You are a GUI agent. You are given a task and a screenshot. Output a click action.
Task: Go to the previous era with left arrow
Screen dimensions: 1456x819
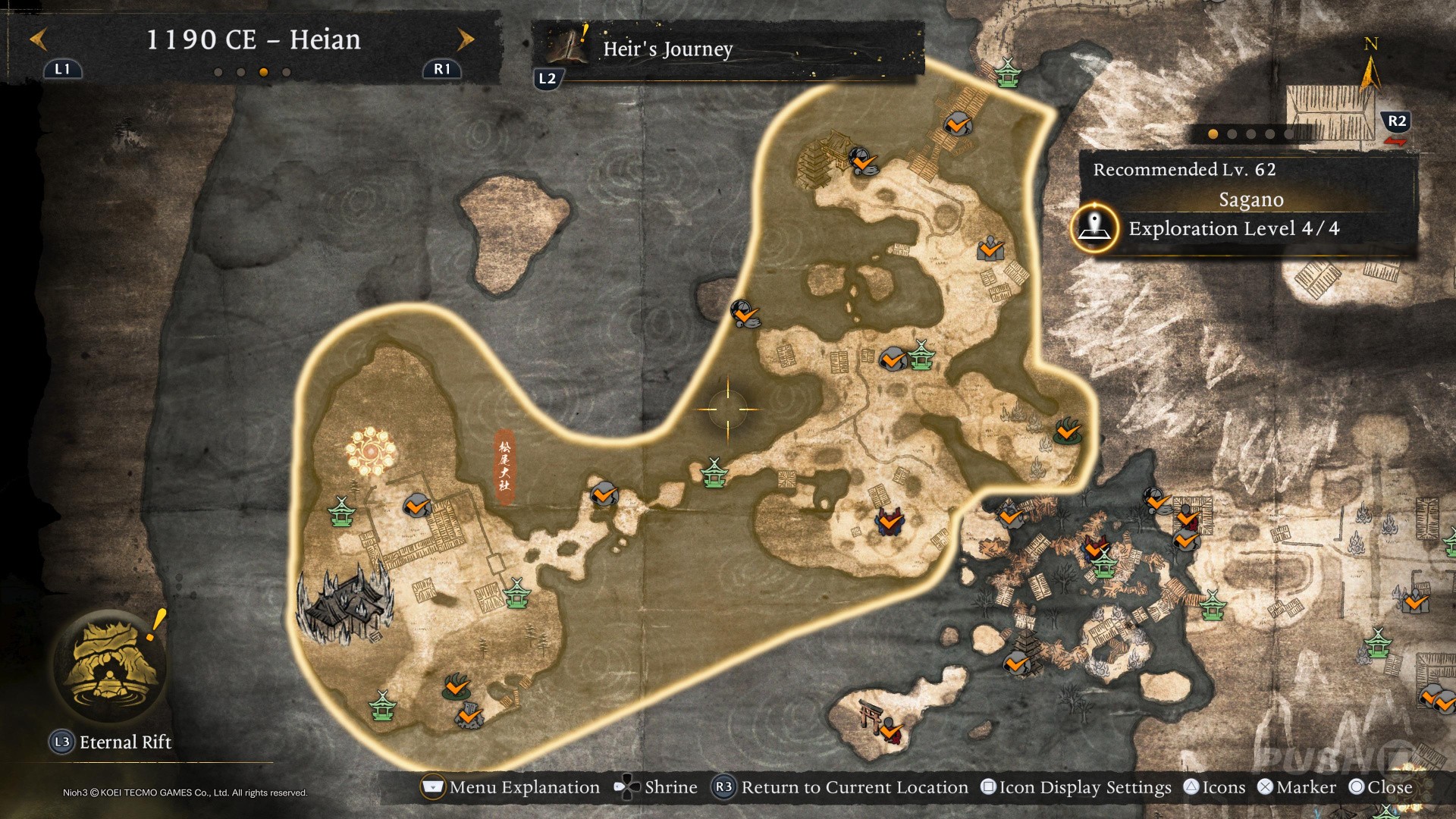point(39,39)
